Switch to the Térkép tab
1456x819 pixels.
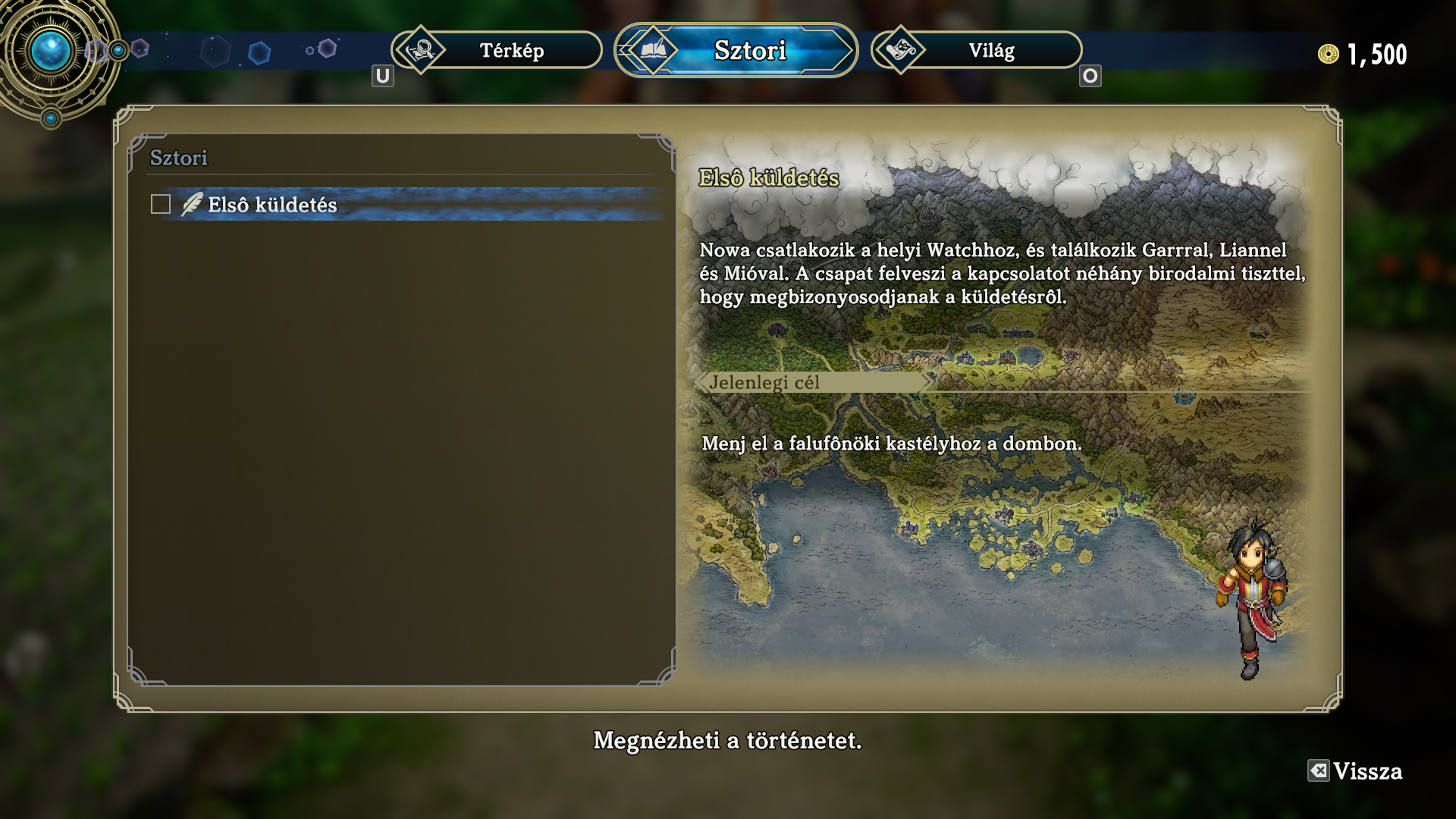(x=497, y=51)
